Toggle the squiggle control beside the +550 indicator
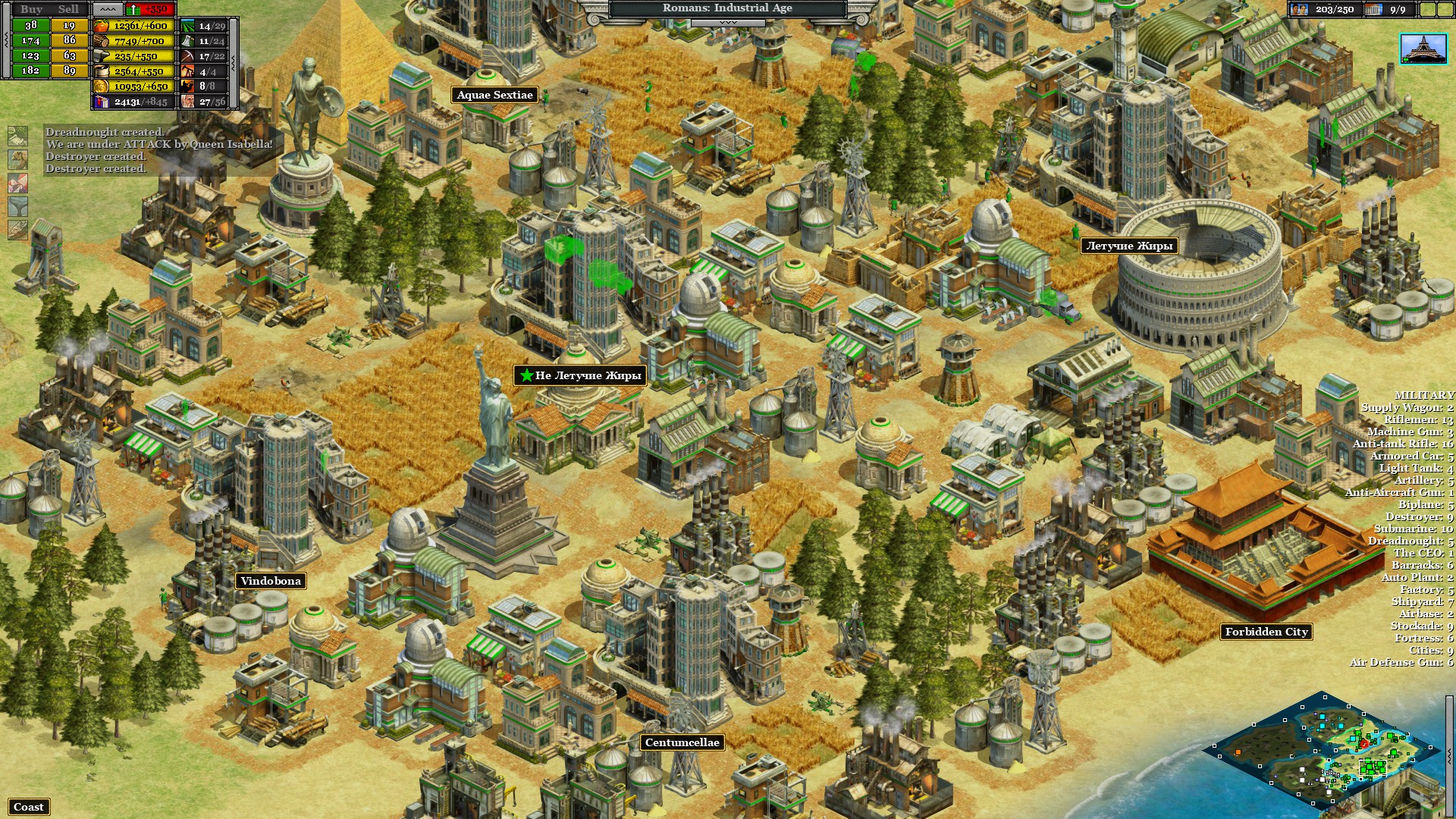Image resolution: width=1456 pixels, height=819 pixels. click(x=108, y=9)
